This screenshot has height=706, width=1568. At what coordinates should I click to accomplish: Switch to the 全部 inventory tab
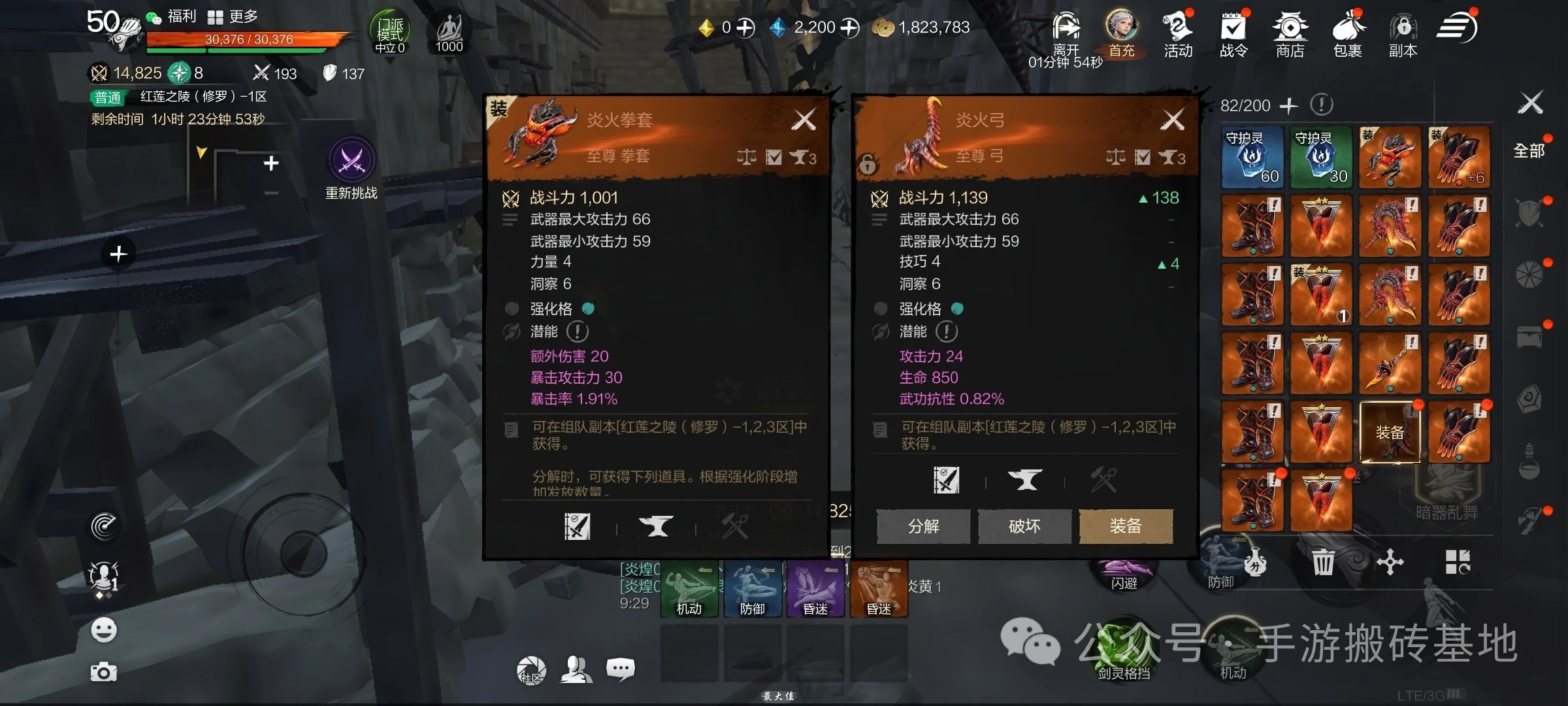(1529, 151)
